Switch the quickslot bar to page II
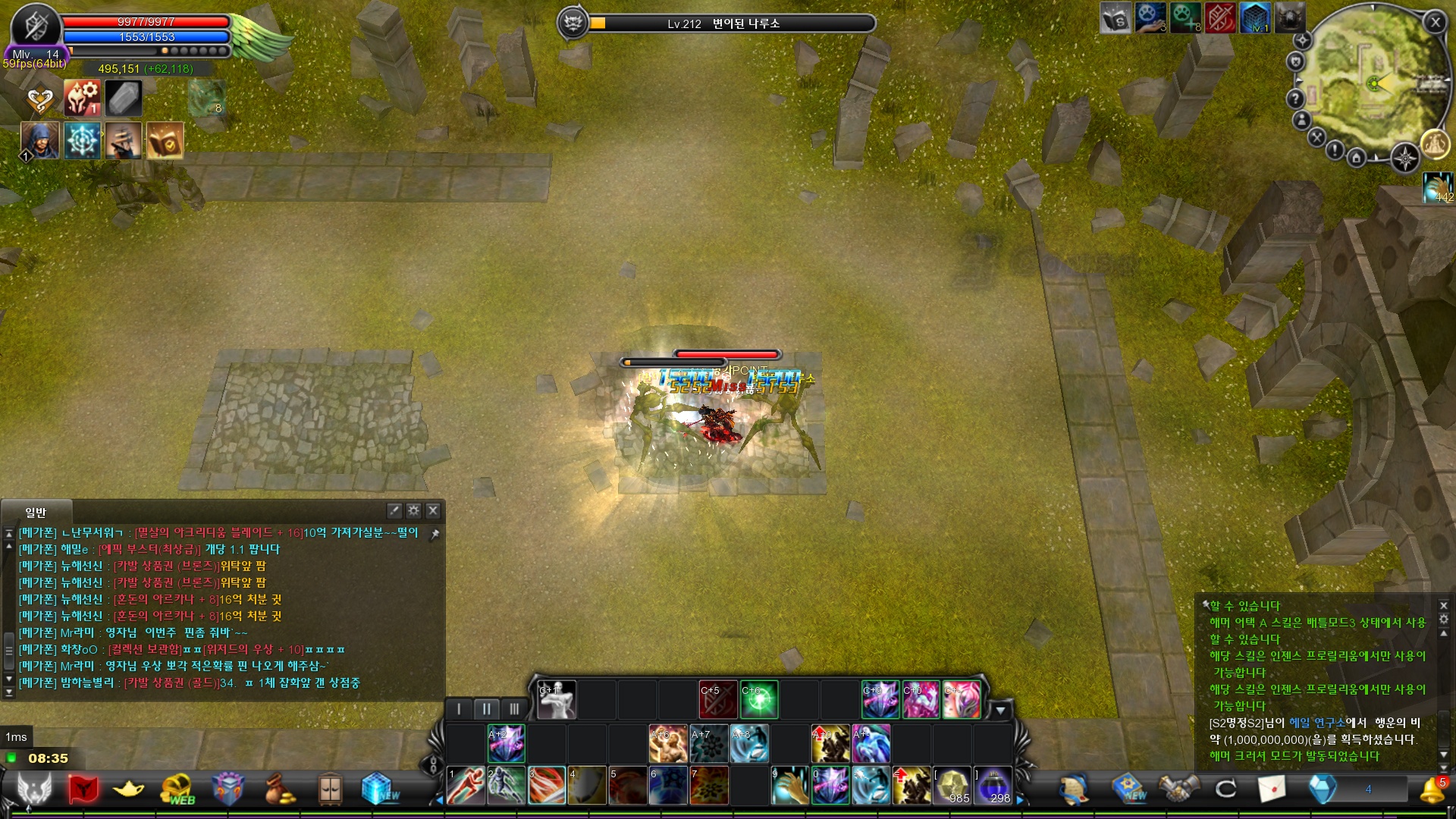This screenshot has width=1456, height=819. [487, 708]
